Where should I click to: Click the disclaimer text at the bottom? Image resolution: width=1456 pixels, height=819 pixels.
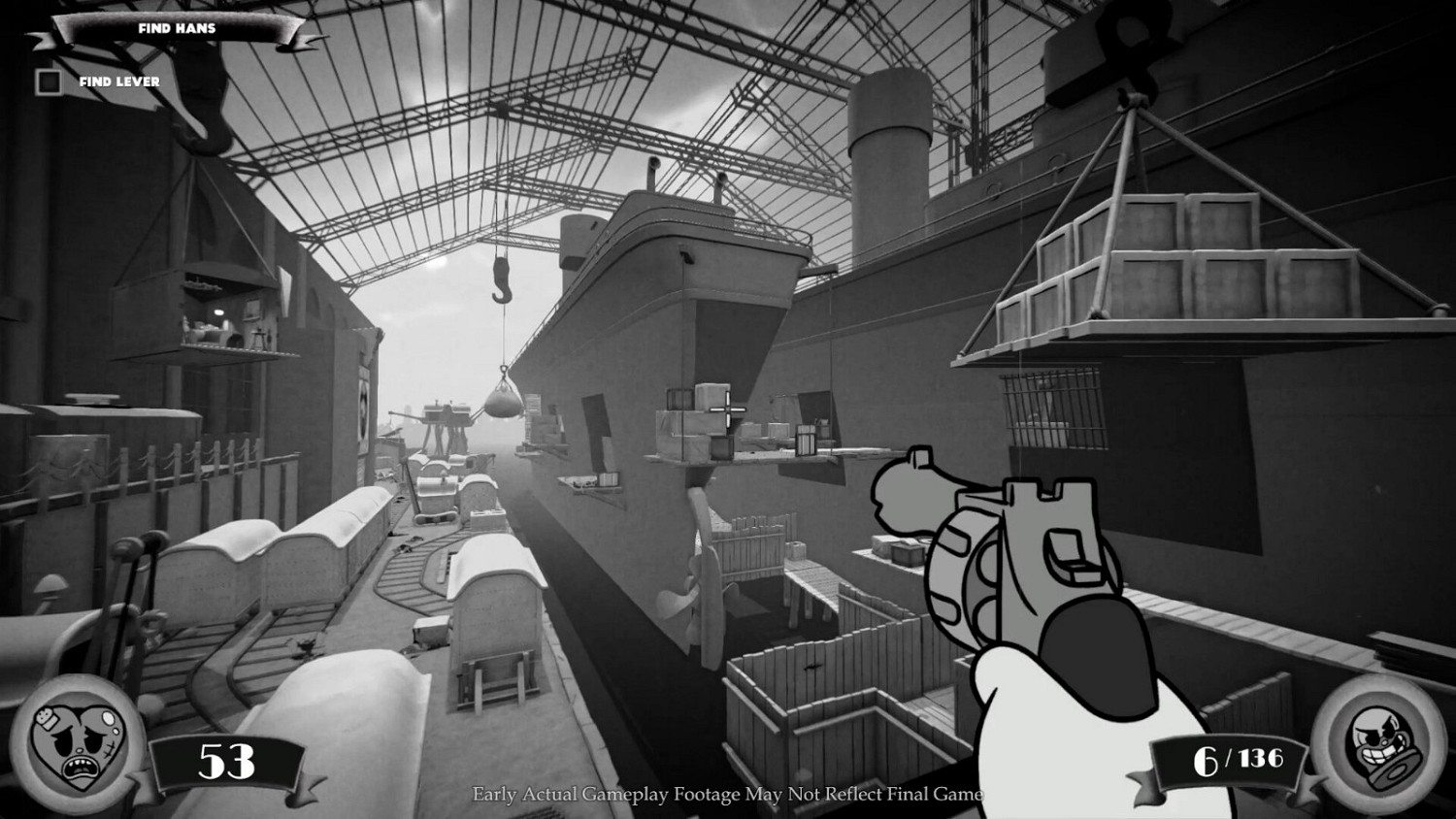tap(728, 794)
